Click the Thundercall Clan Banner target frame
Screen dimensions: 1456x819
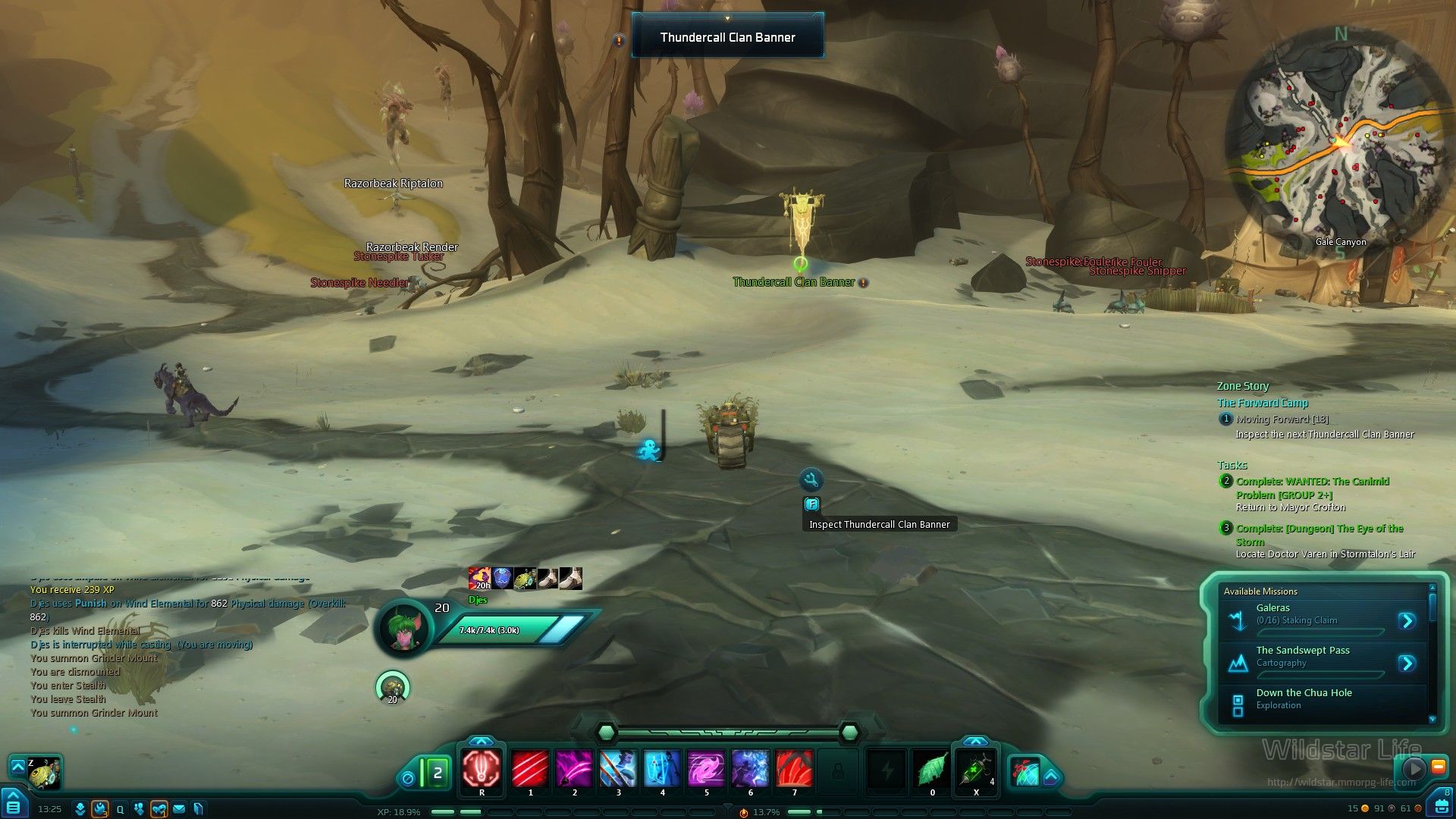coord(727,37)
